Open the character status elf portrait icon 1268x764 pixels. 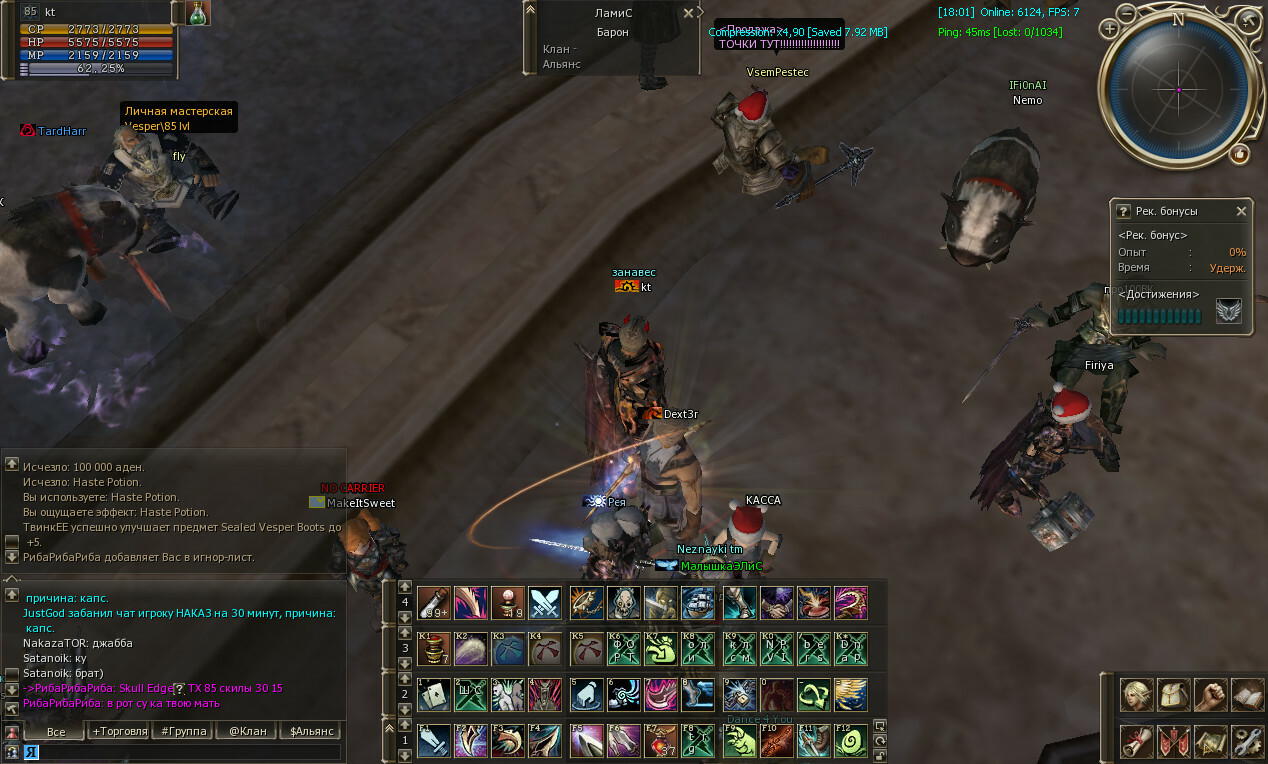coord(1137,695)
